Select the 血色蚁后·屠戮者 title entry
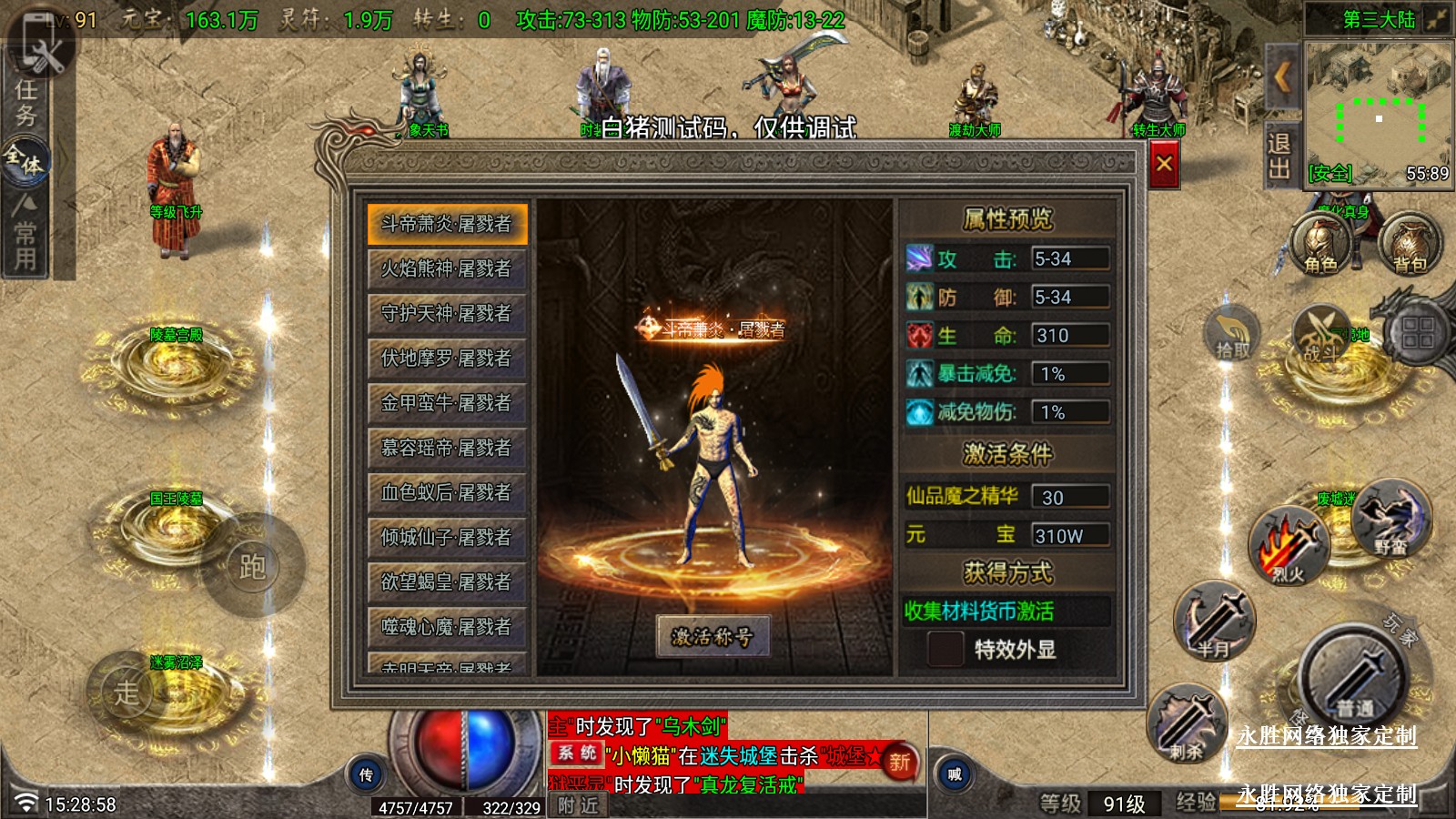The width and height of the screenshot is (1456, 819). click(447, 492)
